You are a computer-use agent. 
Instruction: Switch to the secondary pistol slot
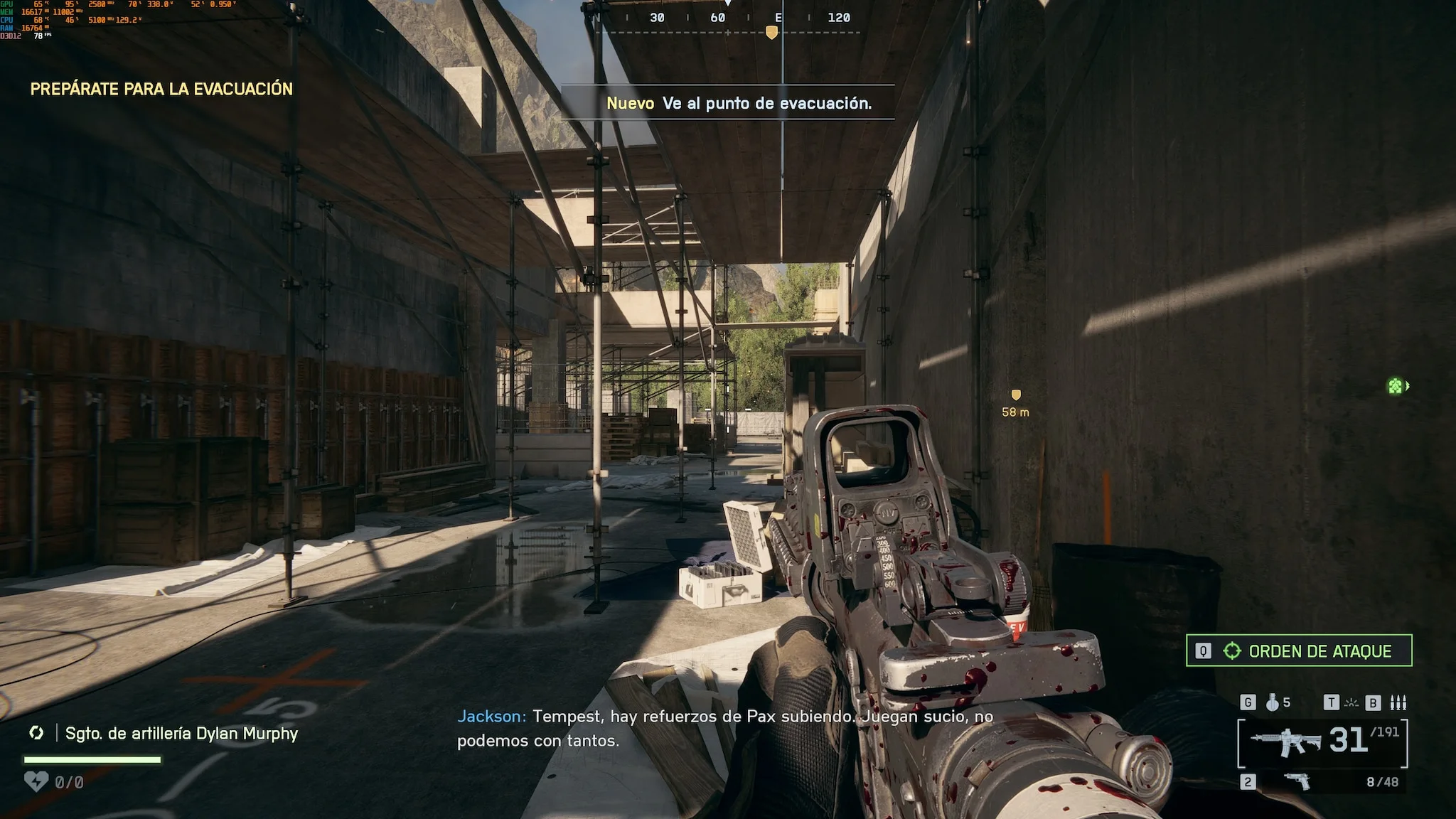[1297, 781]
